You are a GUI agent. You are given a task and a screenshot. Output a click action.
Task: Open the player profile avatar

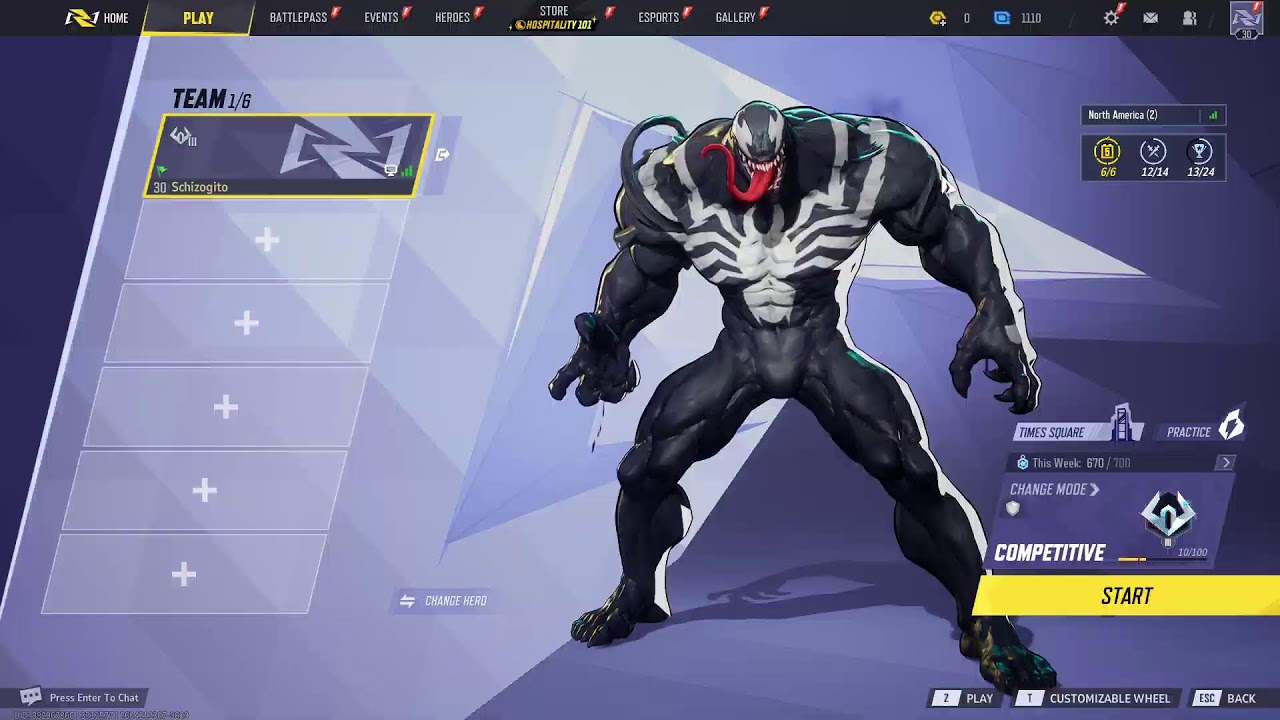[x=1246, y=19]
